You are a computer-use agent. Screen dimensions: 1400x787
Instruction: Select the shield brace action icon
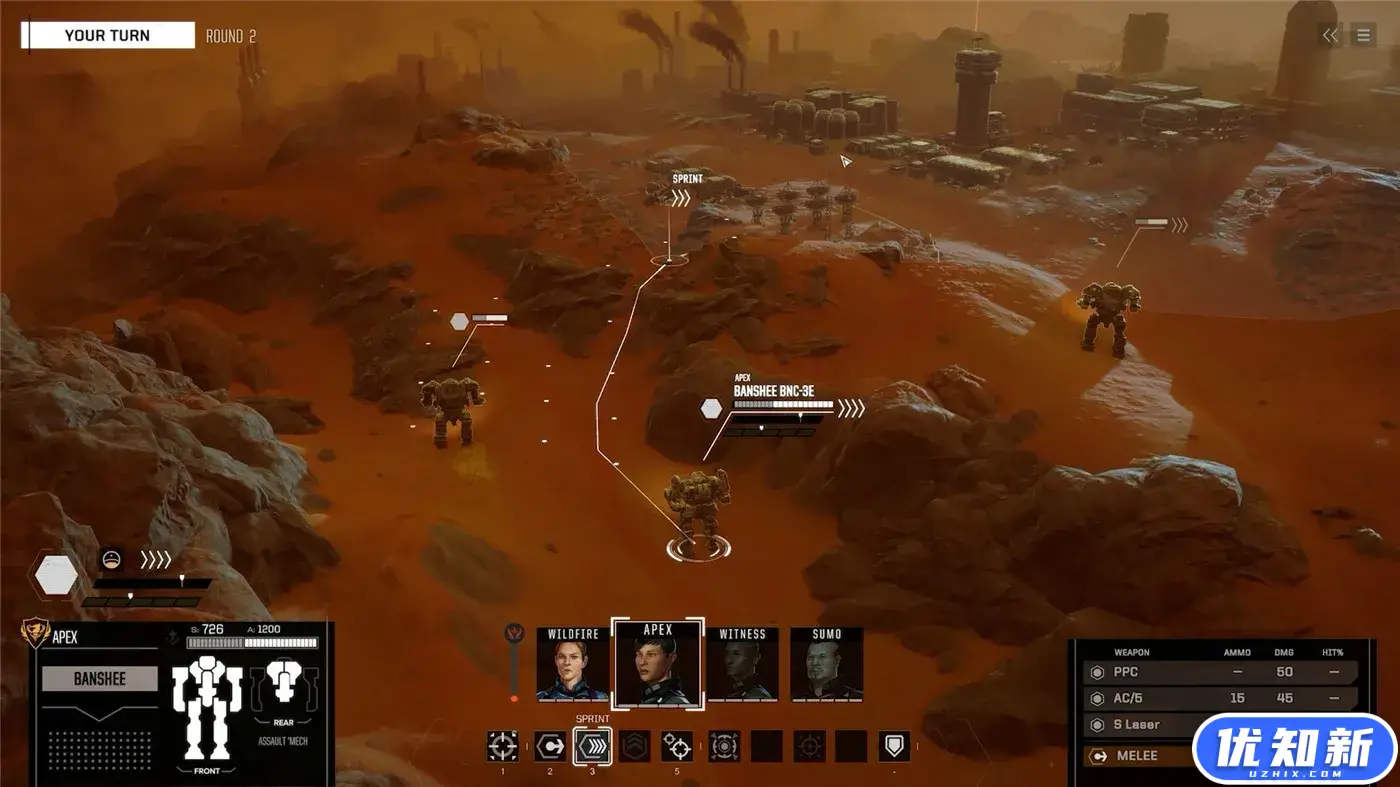(x=894, y=746)
